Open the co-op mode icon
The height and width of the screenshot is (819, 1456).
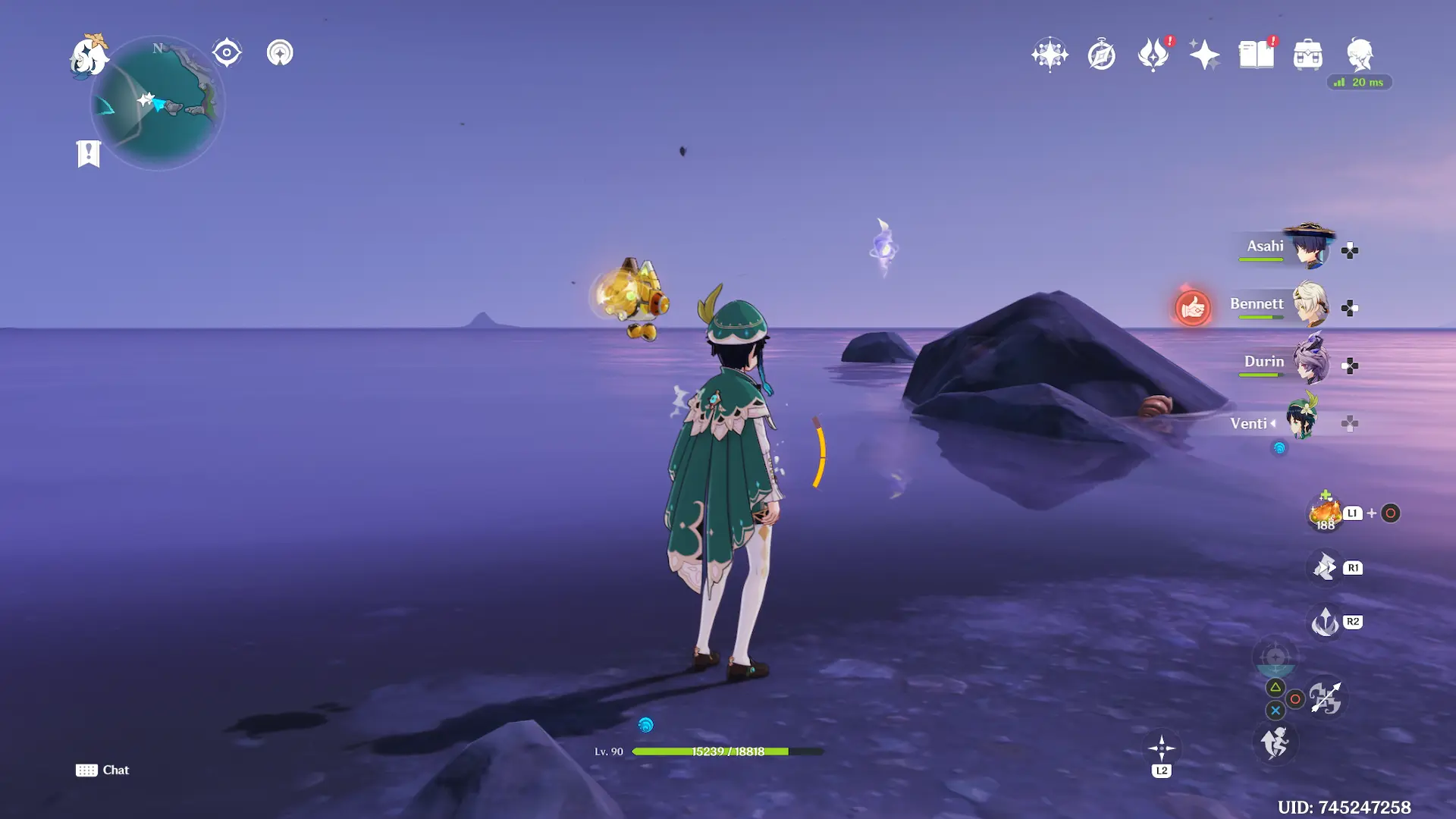(280, 53)
